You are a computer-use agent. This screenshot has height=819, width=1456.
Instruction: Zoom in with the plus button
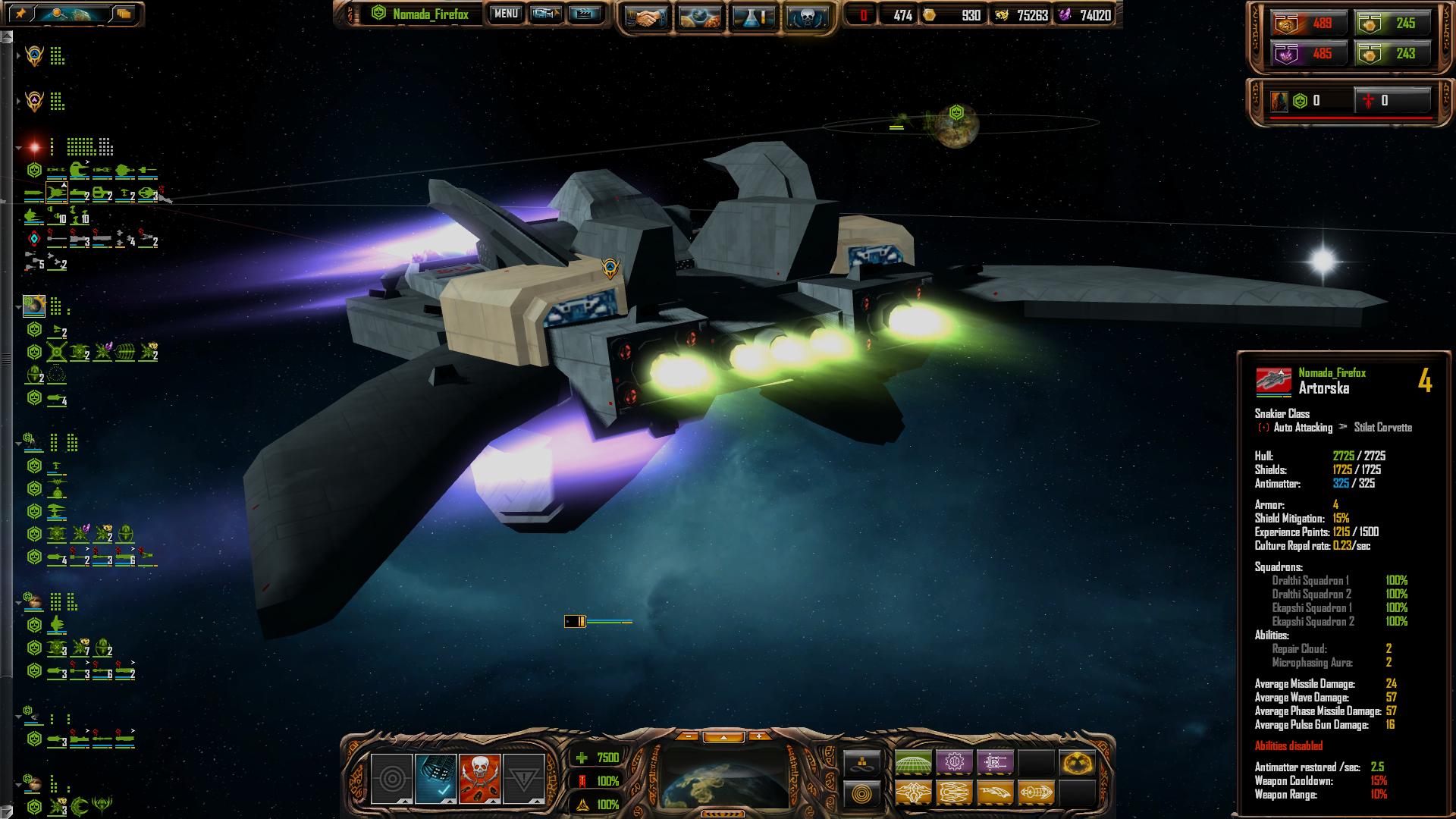[x=759, y=736]
